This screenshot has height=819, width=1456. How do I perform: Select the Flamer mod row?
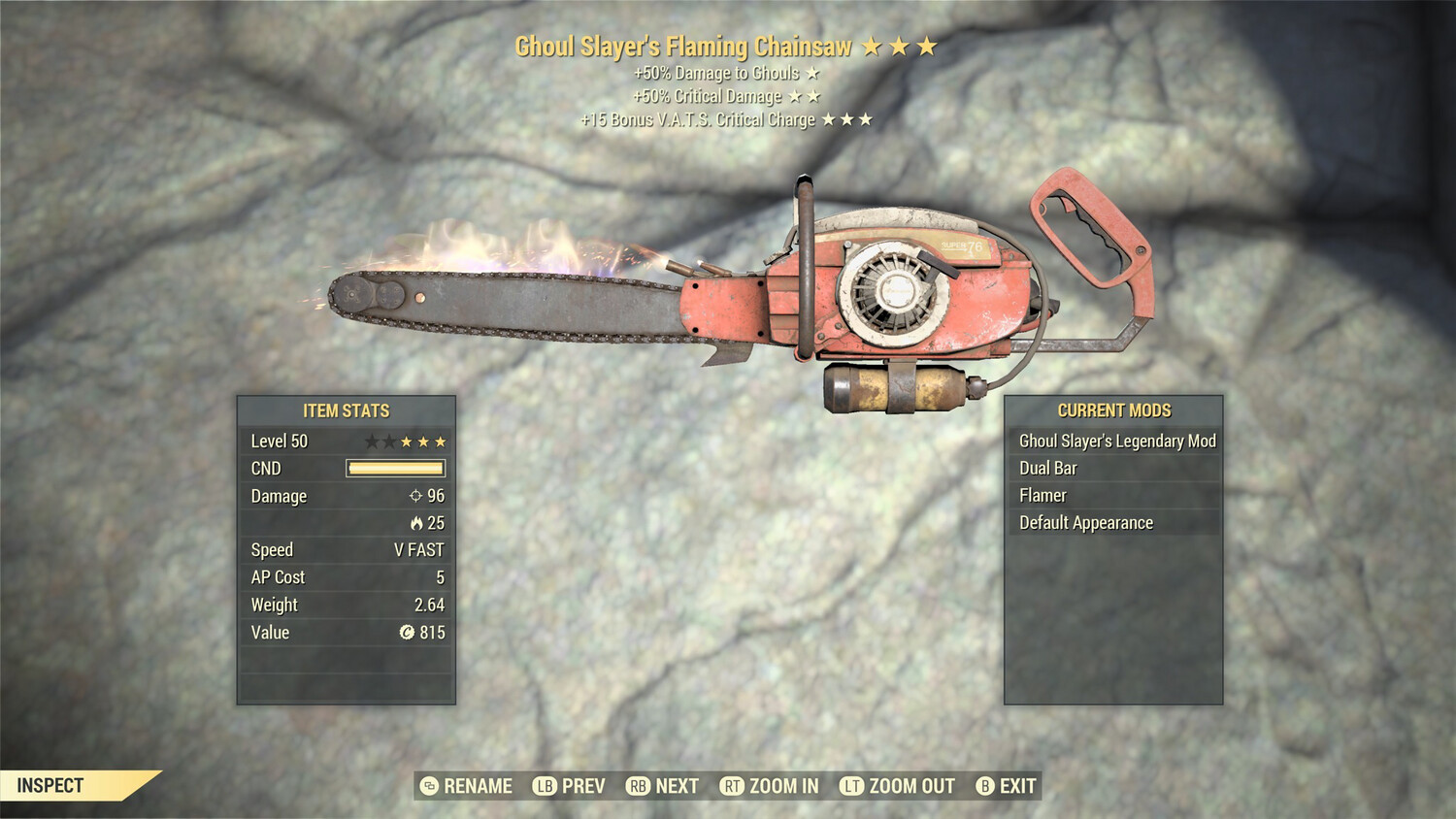(1114, 495)
